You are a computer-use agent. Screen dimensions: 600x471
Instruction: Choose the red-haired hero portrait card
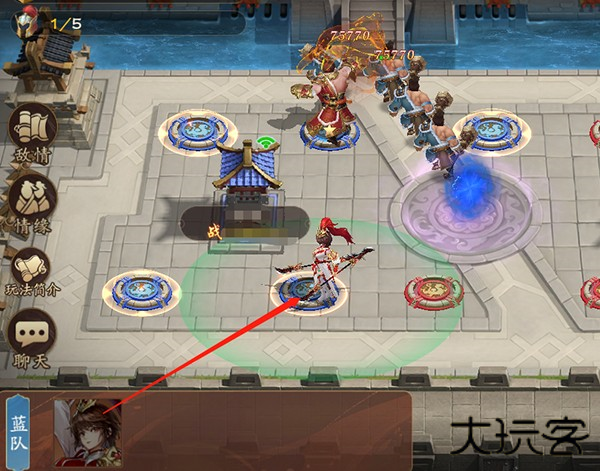(87, 430)
